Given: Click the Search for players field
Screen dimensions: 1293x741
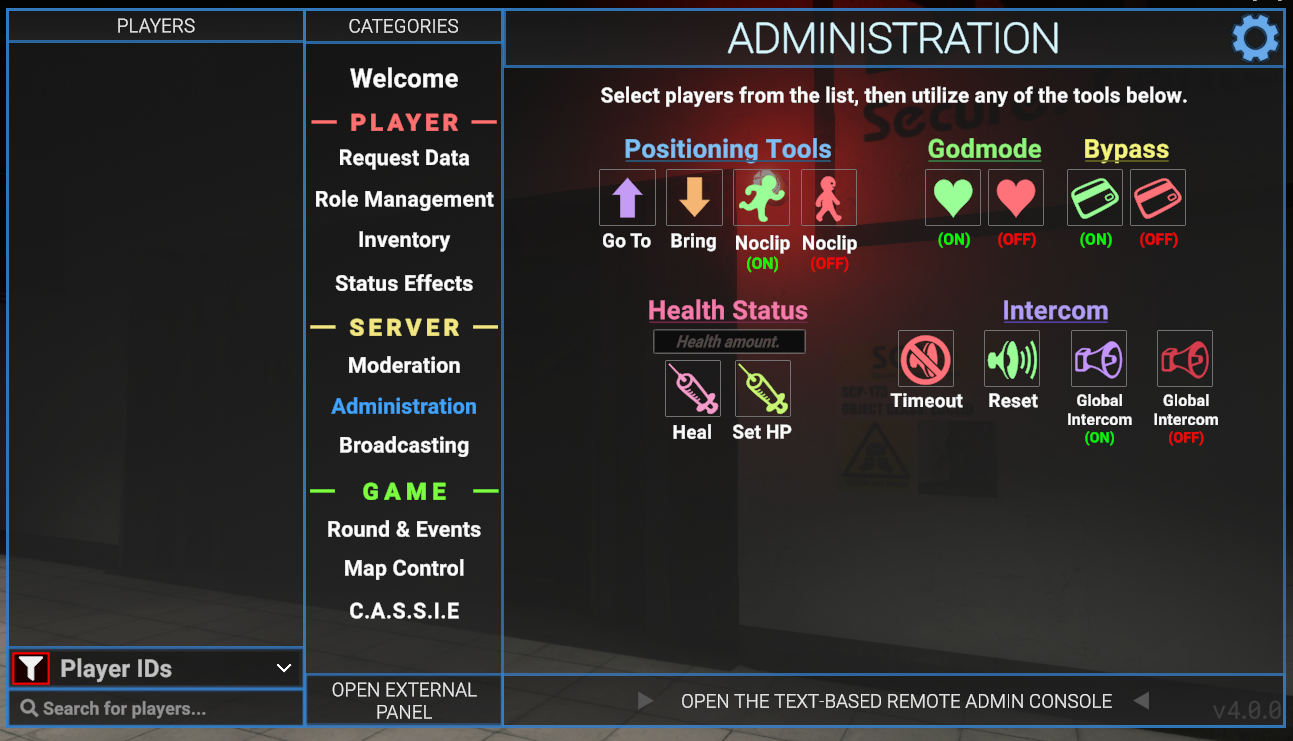Looking at the screenshot, I should (x=155, y=710).
